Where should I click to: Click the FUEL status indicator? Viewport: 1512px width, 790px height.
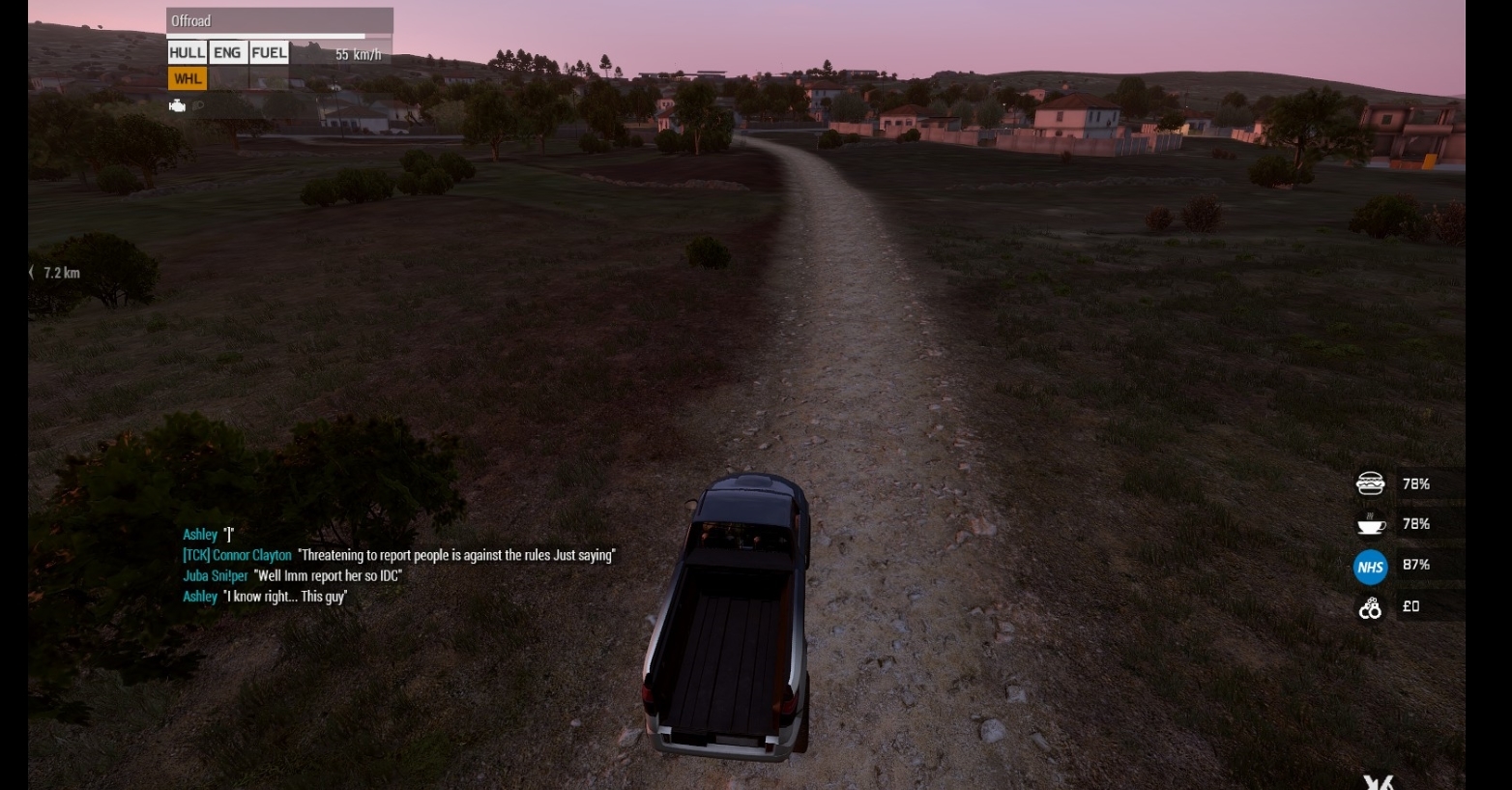pos(269,53)
